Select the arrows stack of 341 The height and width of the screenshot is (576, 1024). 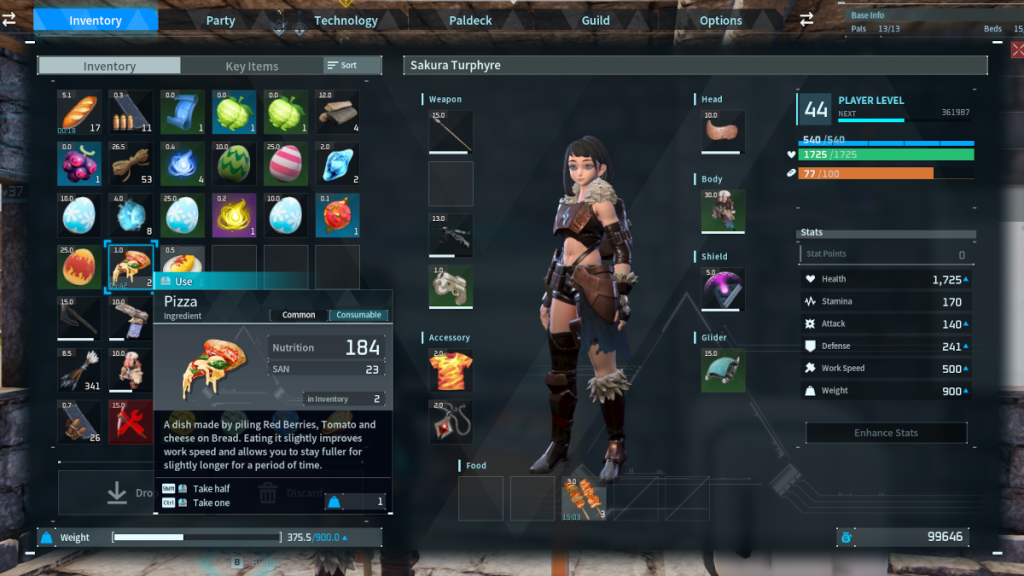tap(80, 369)
